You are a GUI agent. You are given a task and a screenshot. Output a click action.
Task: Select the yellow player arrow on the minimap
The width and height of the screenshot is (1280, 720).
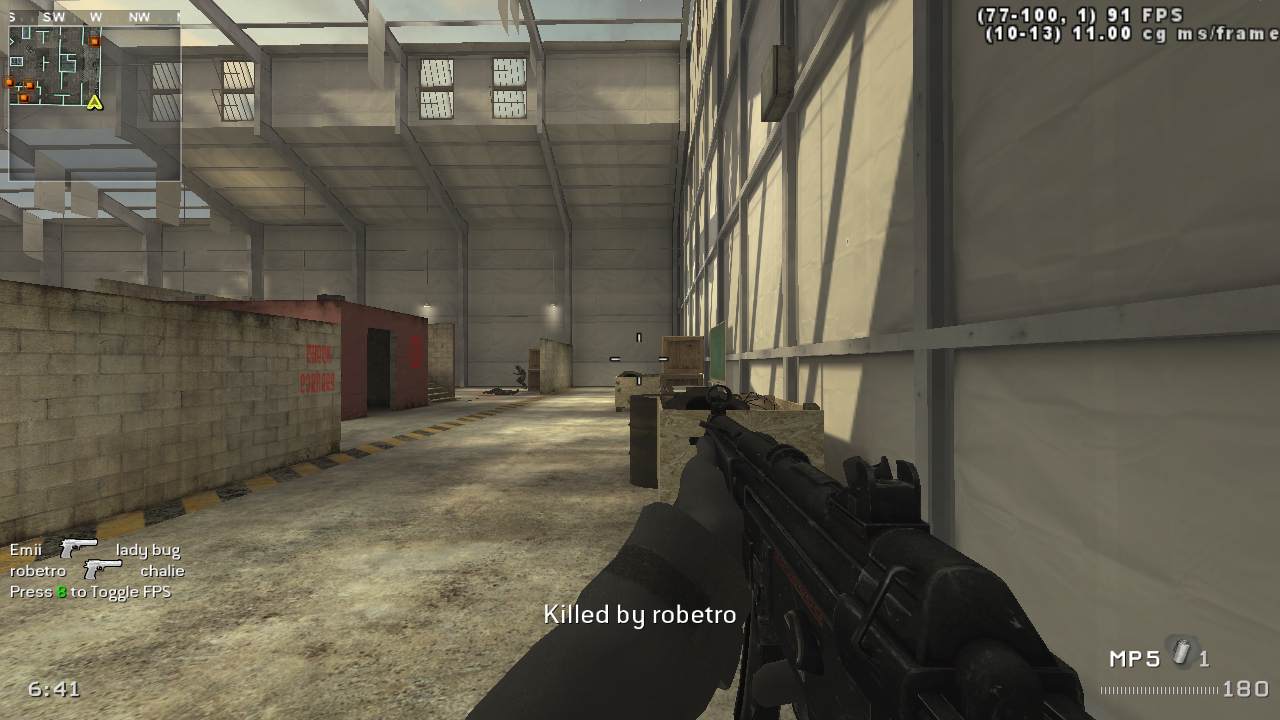95,102
